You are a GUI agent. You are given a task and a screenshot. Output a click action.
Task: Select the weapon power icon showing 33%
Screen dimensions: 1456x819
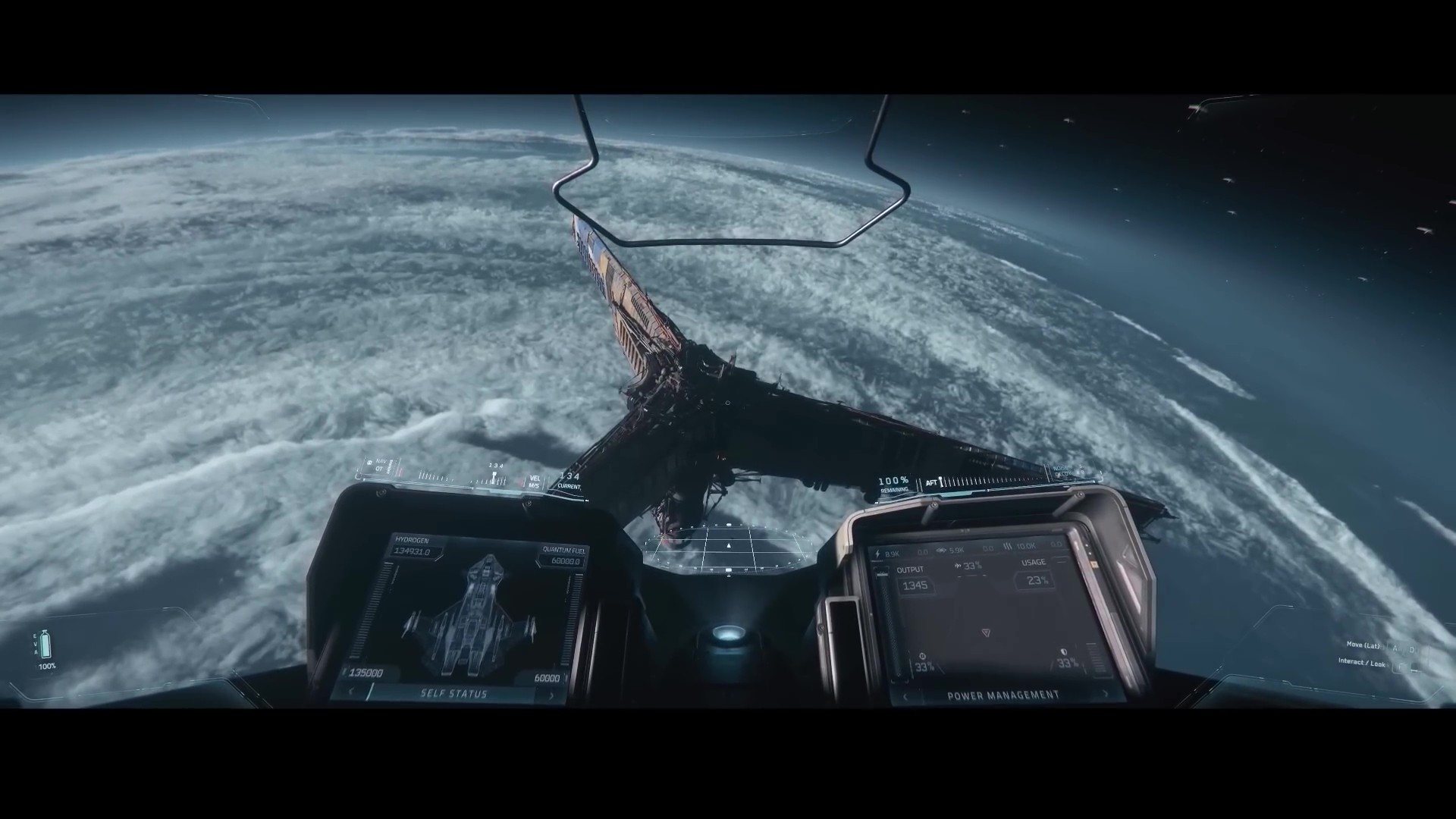coord(923,656)
